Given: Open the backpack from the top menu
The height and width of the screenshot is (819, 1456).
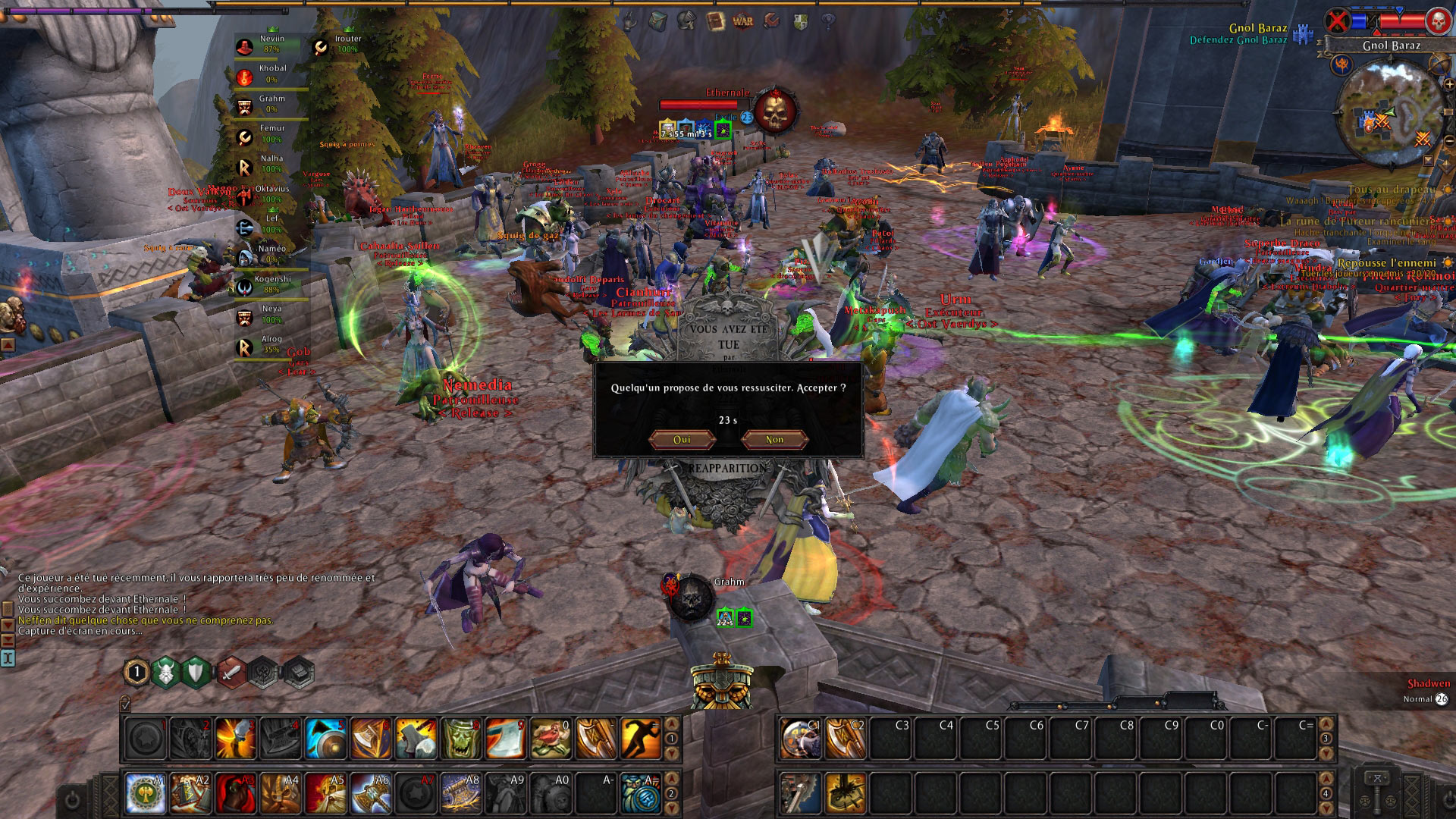Looking at the screenshot, I should 657,21.
